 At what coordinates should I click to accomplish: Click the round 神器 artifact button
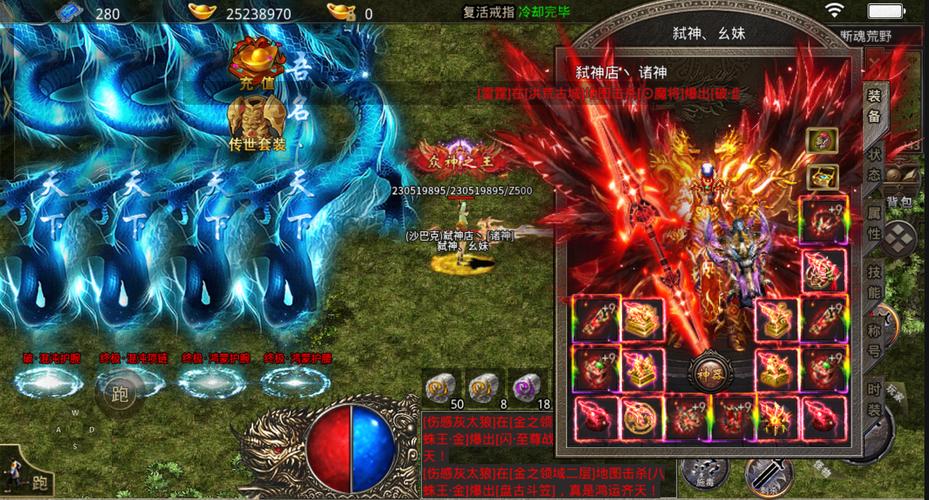pyautogui.click(x=713, y=367)
